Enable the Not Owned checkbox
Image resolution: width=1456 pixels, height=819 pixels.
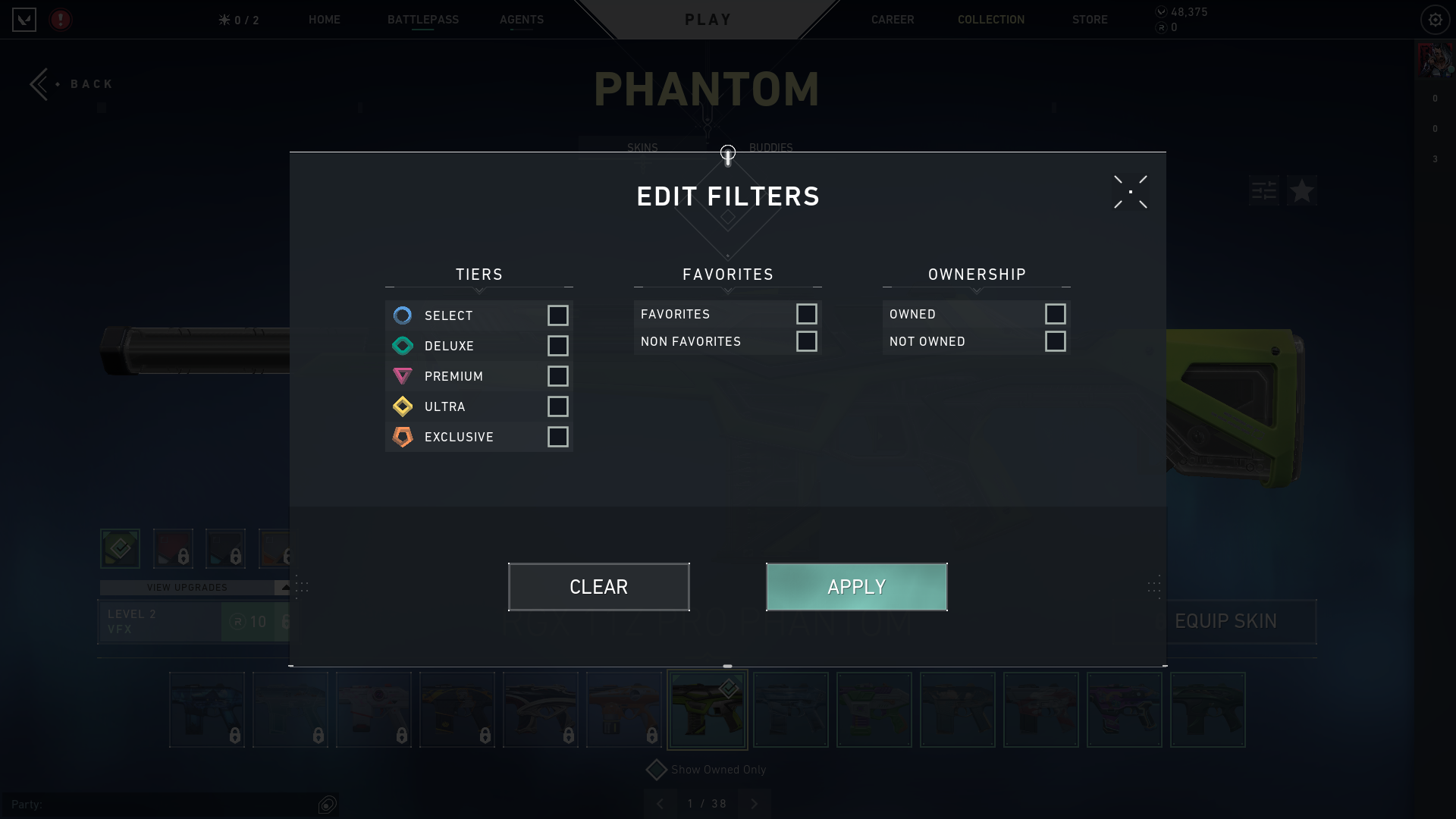[1056, 341]
